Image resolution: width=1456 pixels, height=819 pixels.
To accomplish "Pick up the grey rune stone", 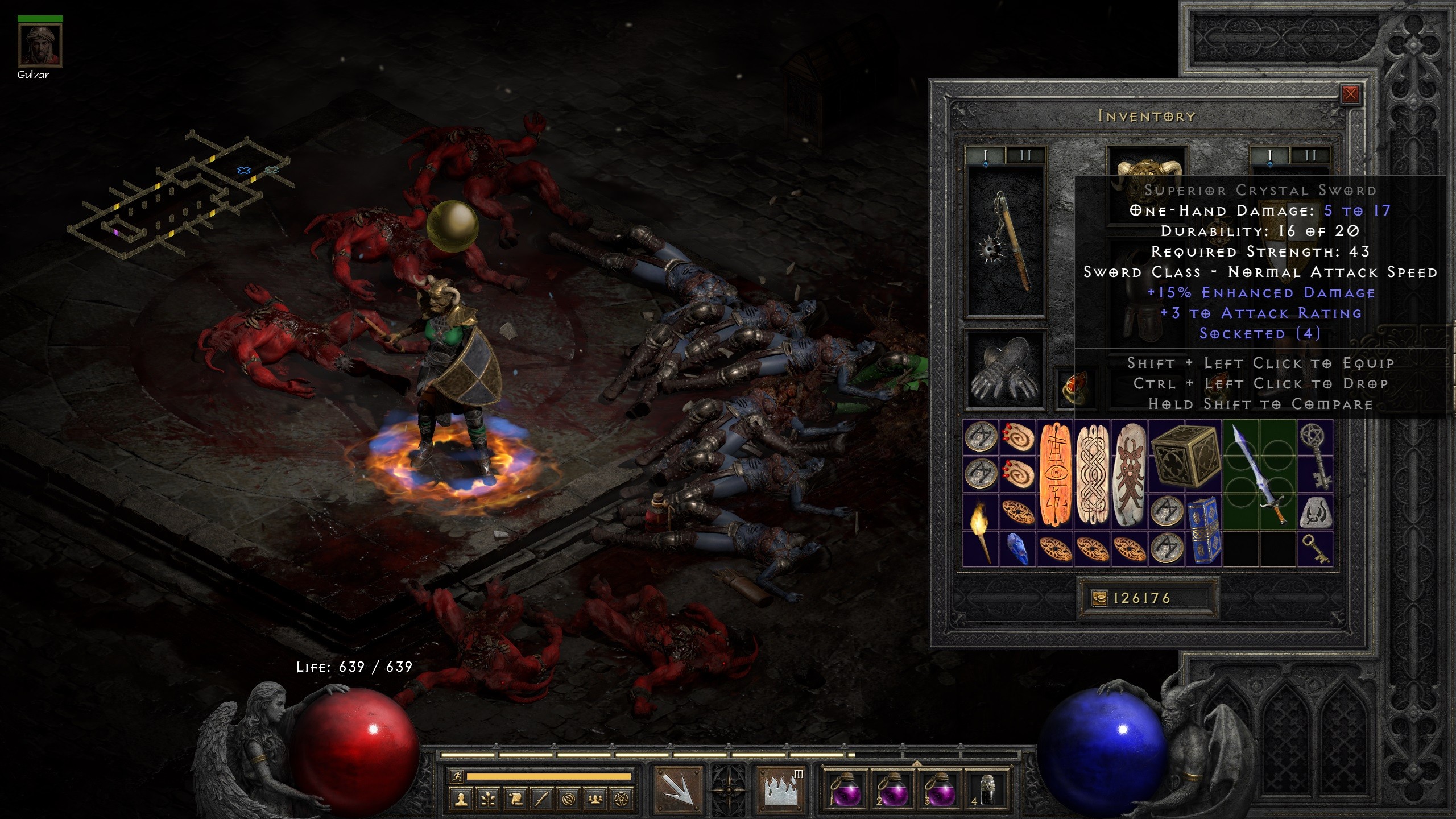I will 1315,512.
